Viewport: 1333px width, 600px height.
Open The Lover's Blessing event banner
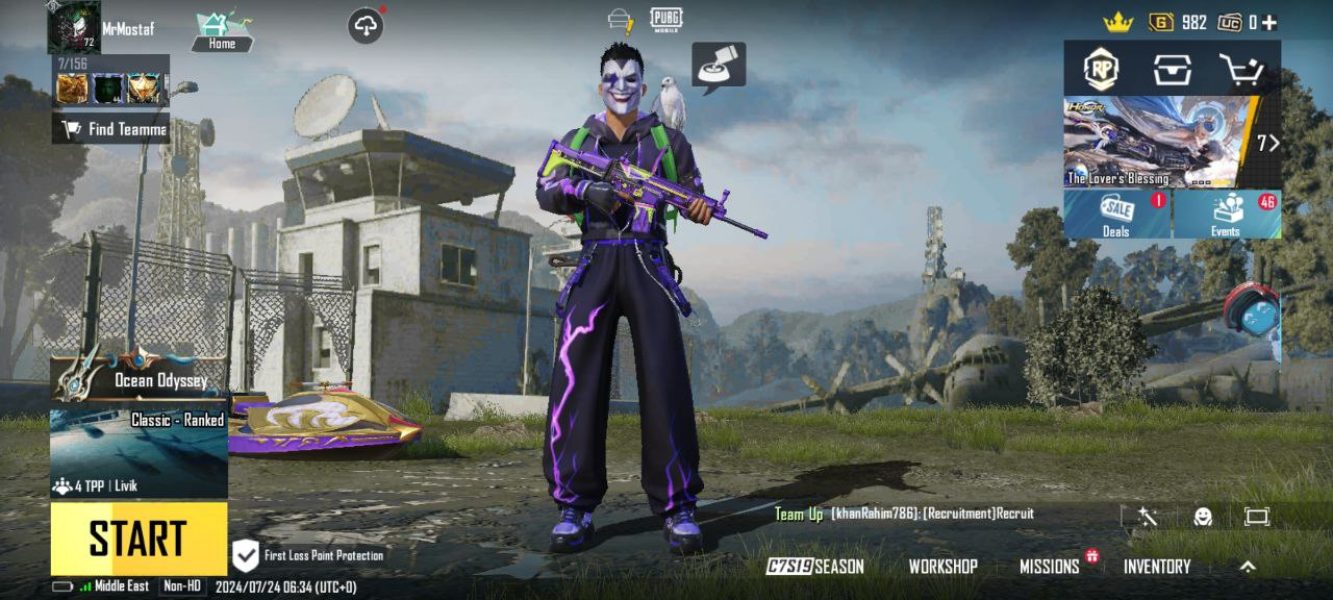[1160, 142]
